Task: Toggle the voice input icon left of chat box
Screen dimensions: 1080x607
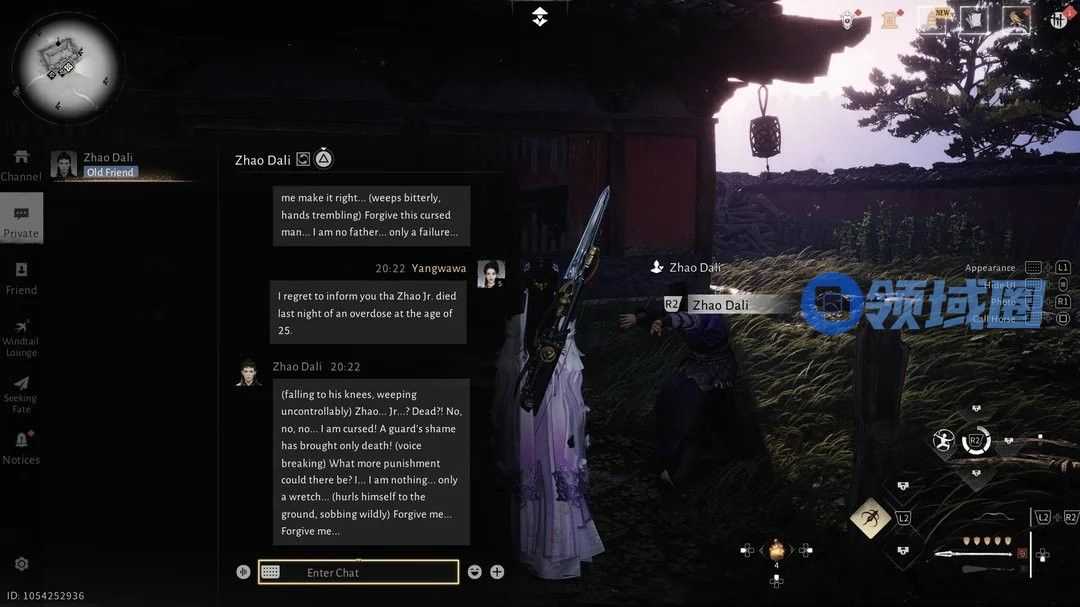Action: tap(243, 572)
